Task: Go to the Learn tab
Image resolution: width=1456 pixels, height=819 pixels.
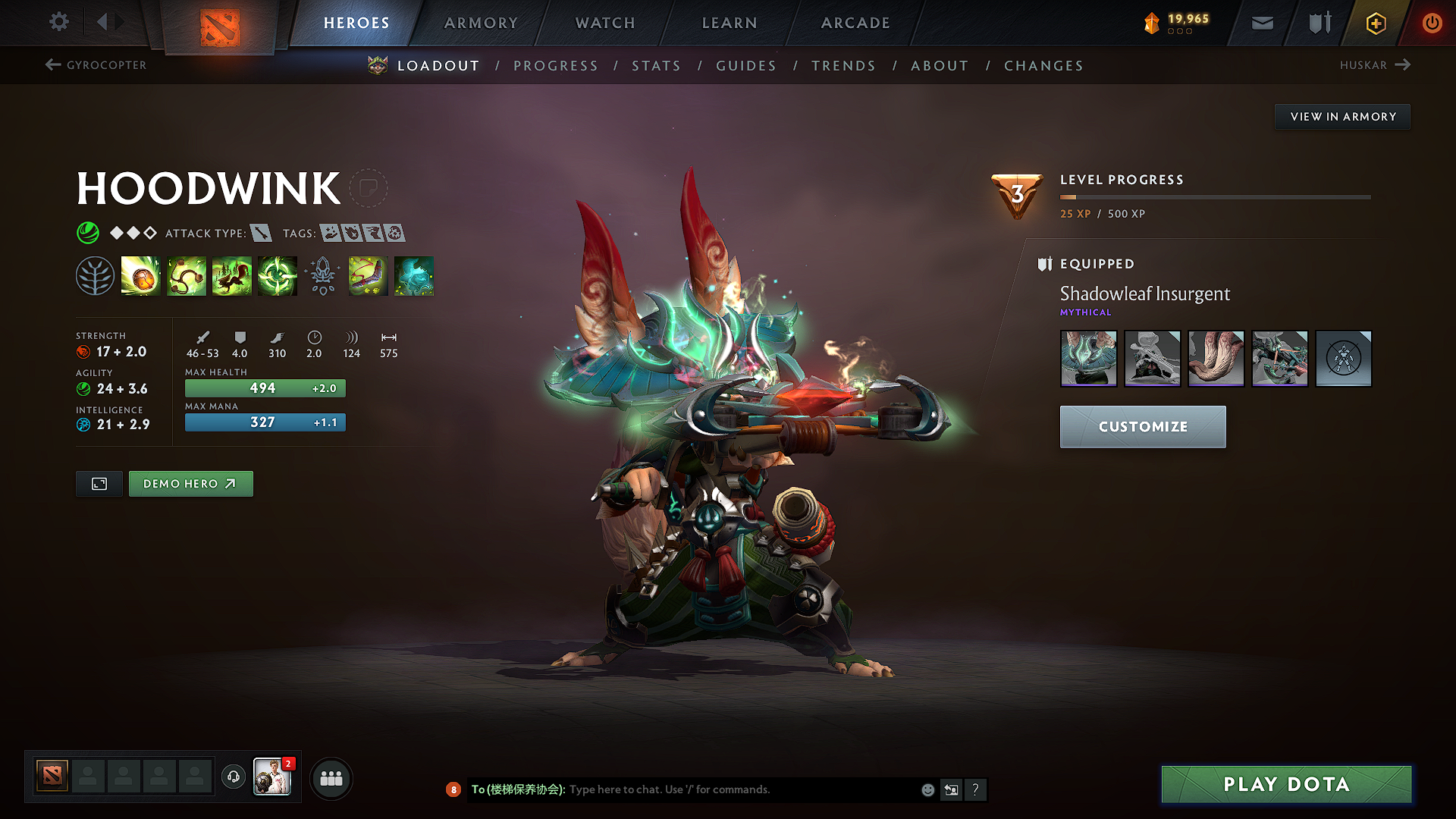Action: pos(730,23)
